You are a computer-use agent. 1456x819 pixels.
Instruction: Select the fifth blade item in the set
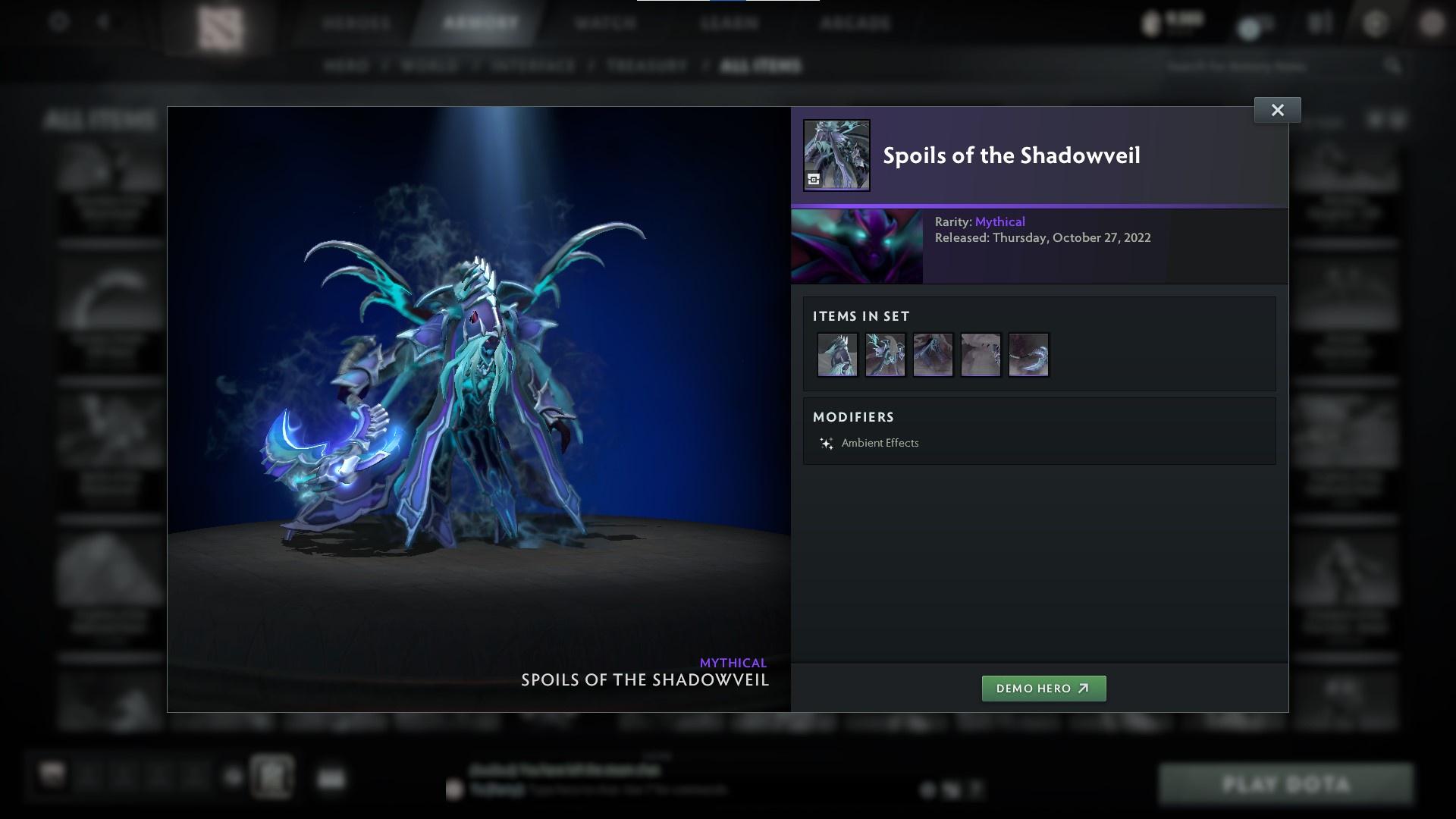tap(1028, 354)
